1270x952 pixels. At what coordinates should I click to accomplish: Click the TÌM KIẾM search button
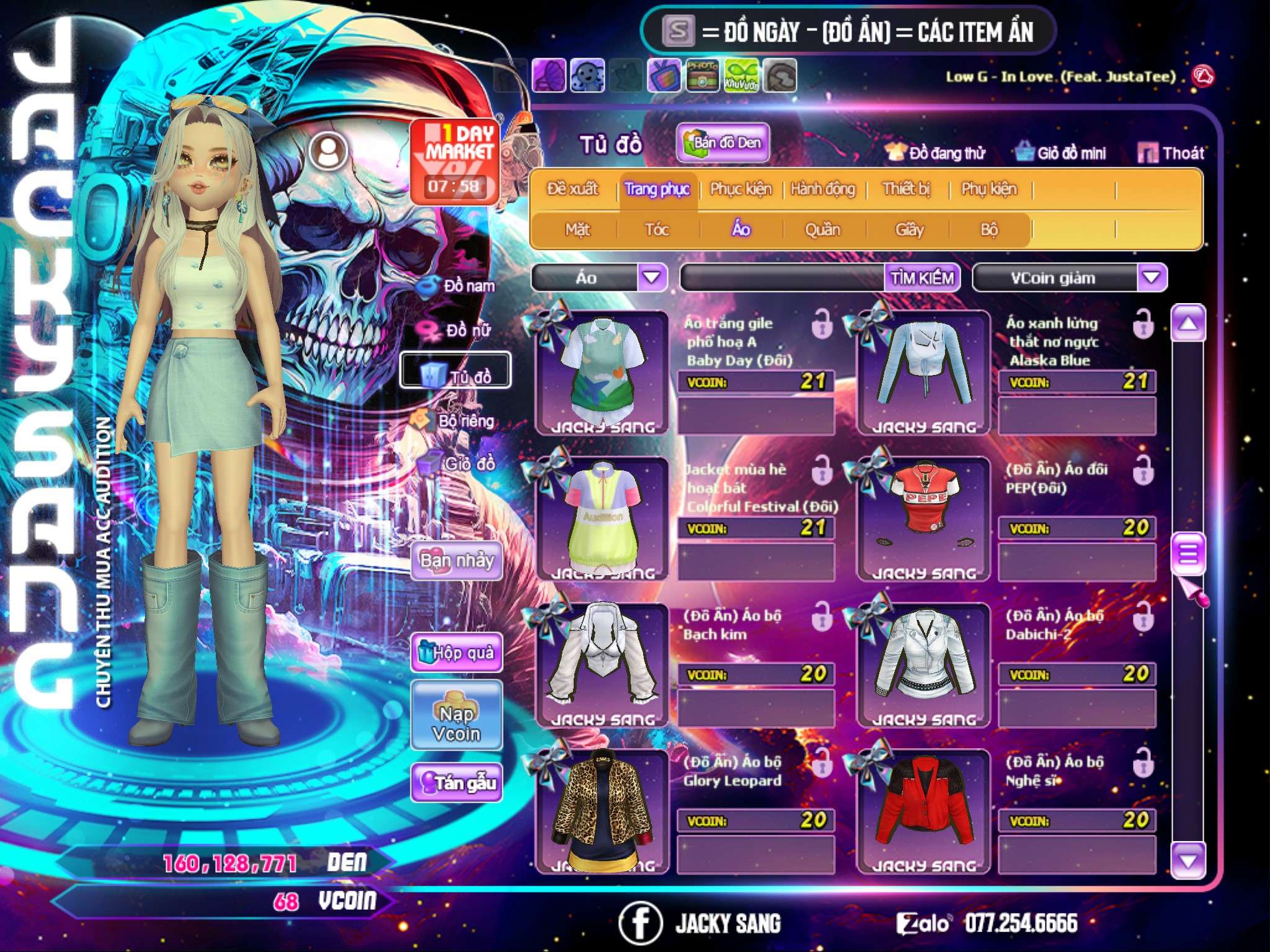[922, 278]
